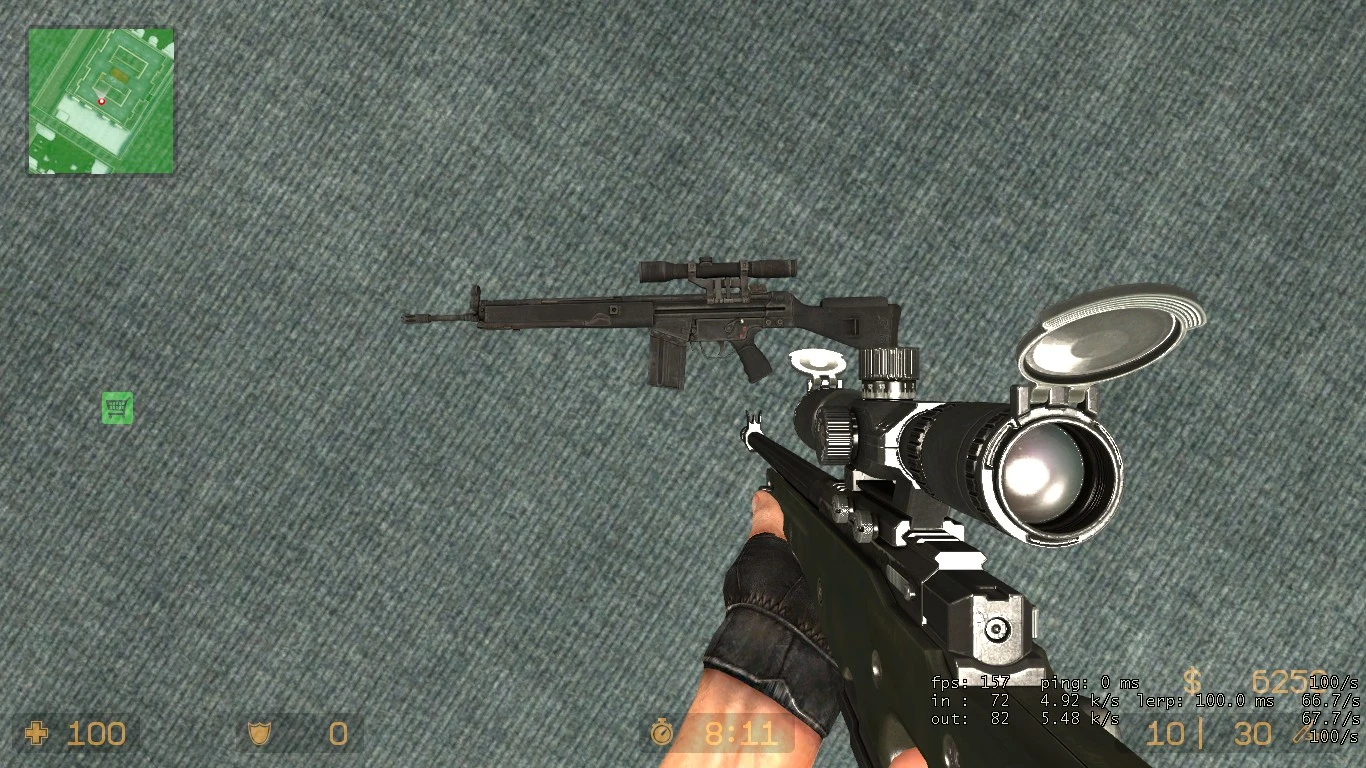
Task: Click the red player dot on the radar
Action: (x=101, y=101)
